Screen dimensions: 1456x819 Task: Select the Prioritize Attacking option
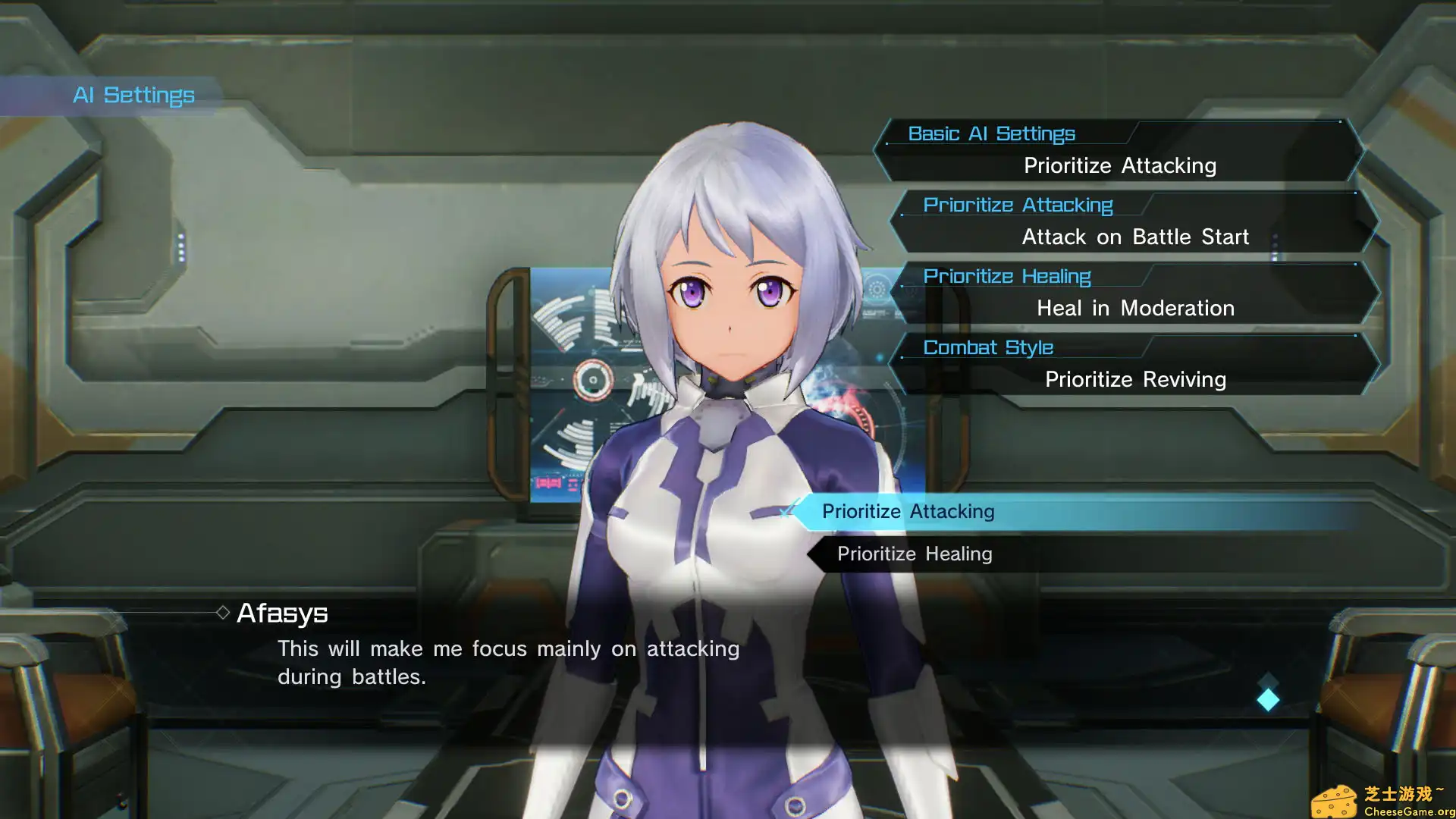point(908,511)
